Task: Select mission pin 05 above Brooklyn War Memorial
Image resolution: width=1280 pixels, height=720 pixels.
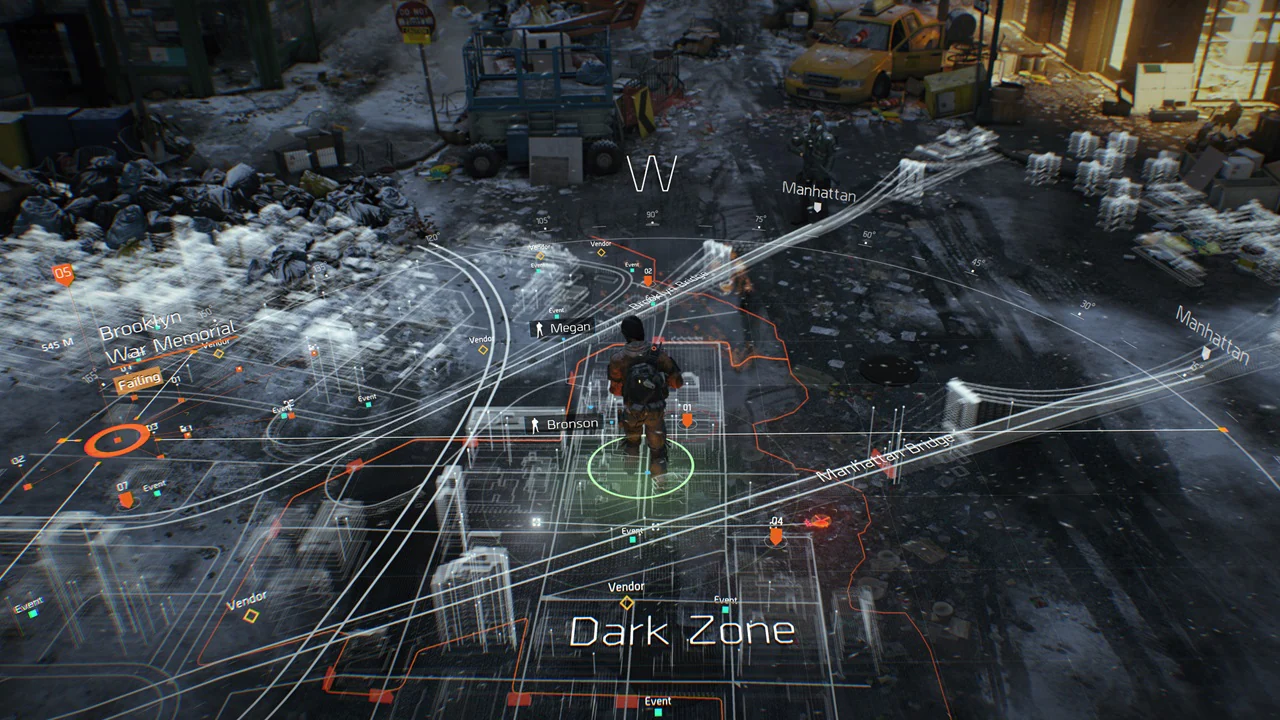Action: click(x=65, y=272)
